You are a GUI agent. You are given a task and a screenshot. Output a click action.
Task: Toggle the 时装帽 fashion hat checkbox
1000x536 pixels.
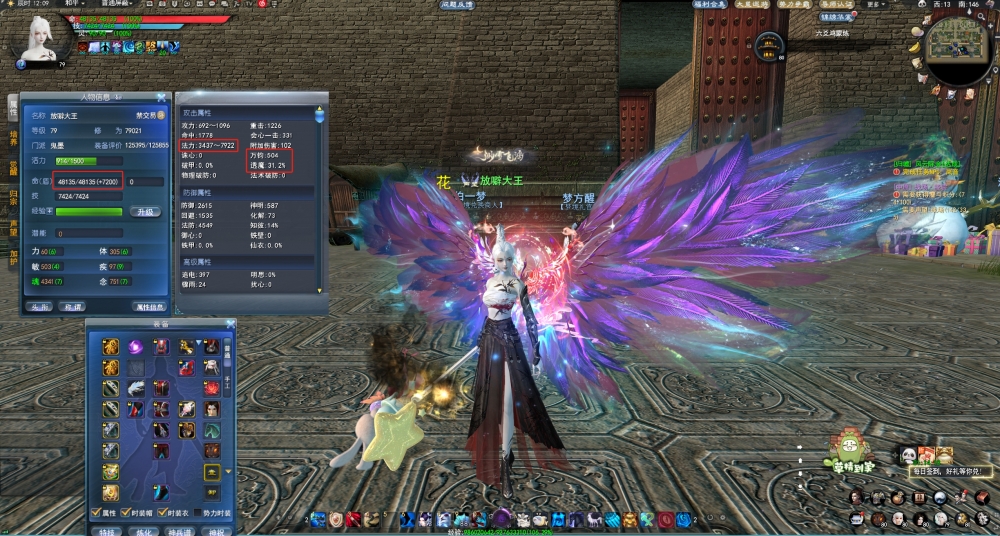(127, 514)
